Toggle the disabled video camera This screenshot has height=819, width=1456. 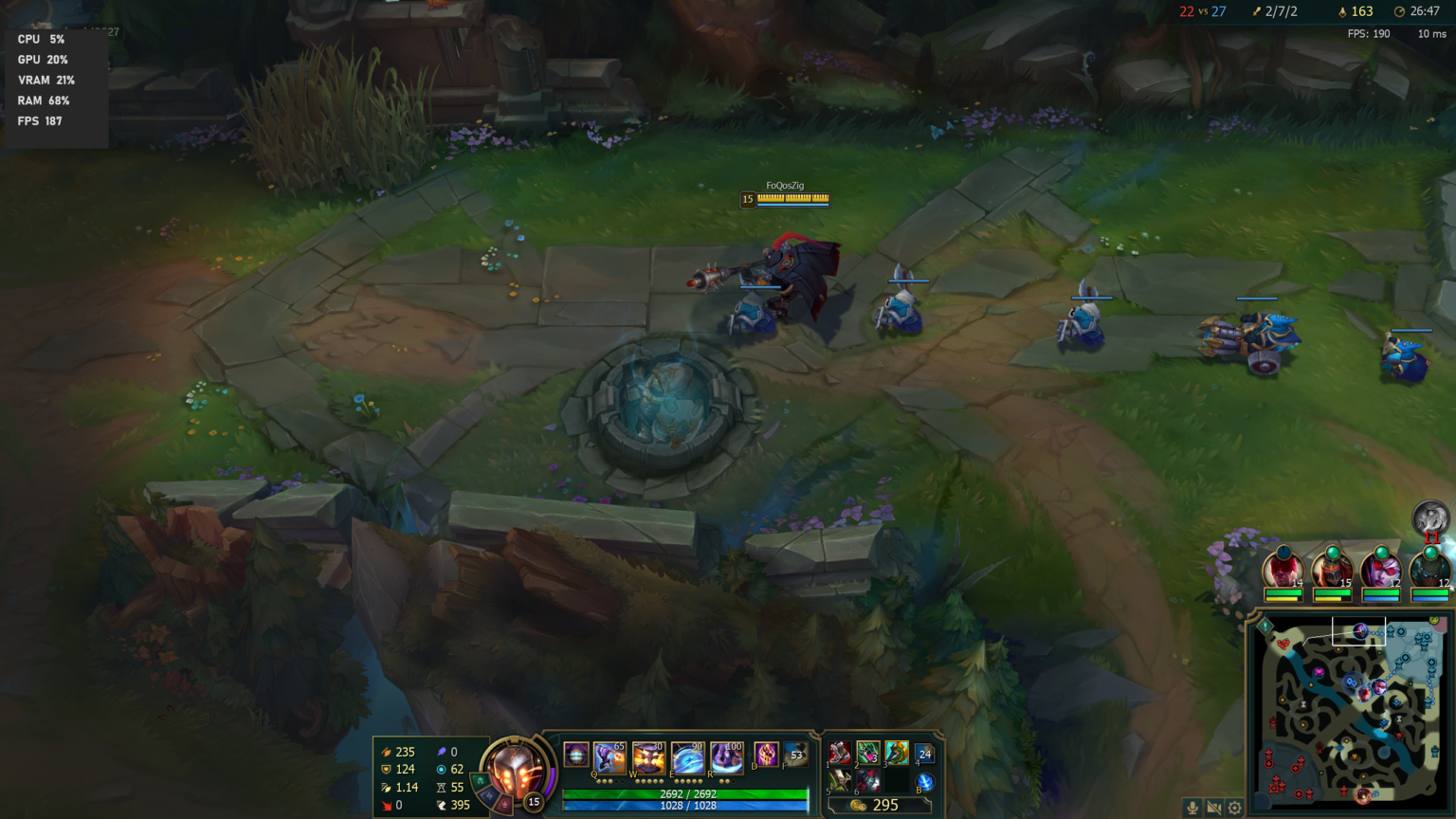click(x=1214, y=807)
